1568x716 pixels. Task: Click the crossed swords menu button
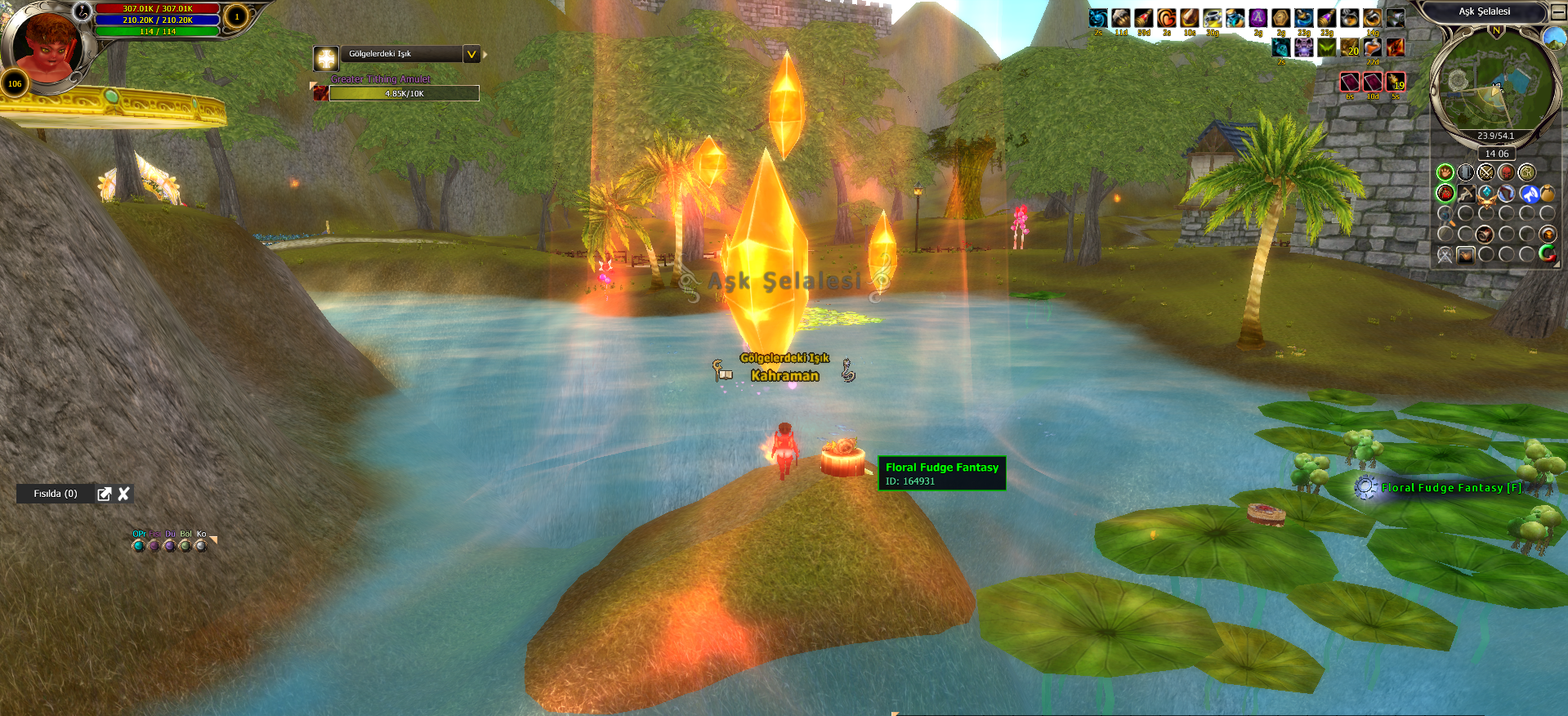(1485, 172)
